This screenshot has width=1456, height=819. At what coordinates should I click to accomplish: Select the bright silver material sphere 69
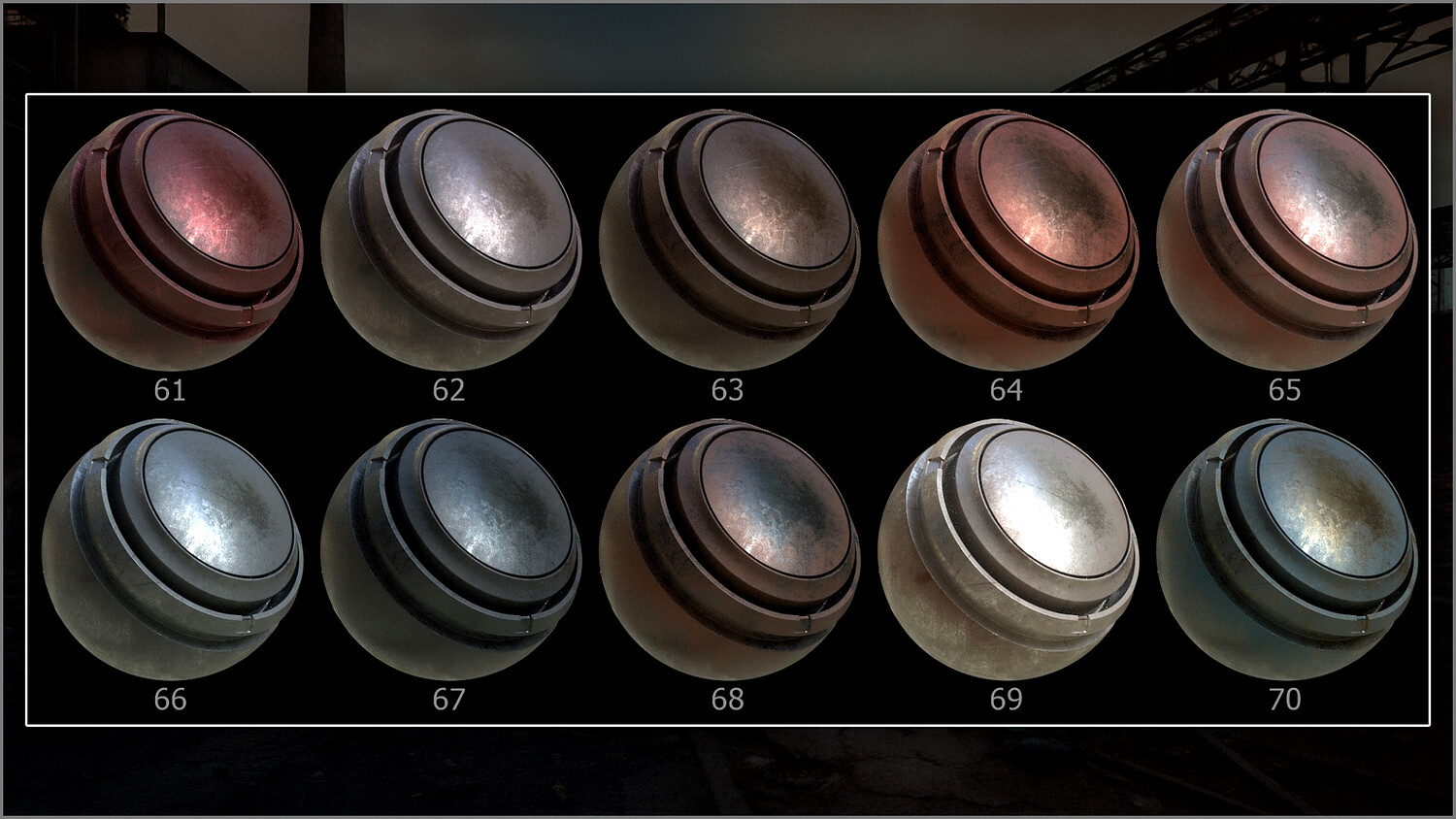point(1008,549)
